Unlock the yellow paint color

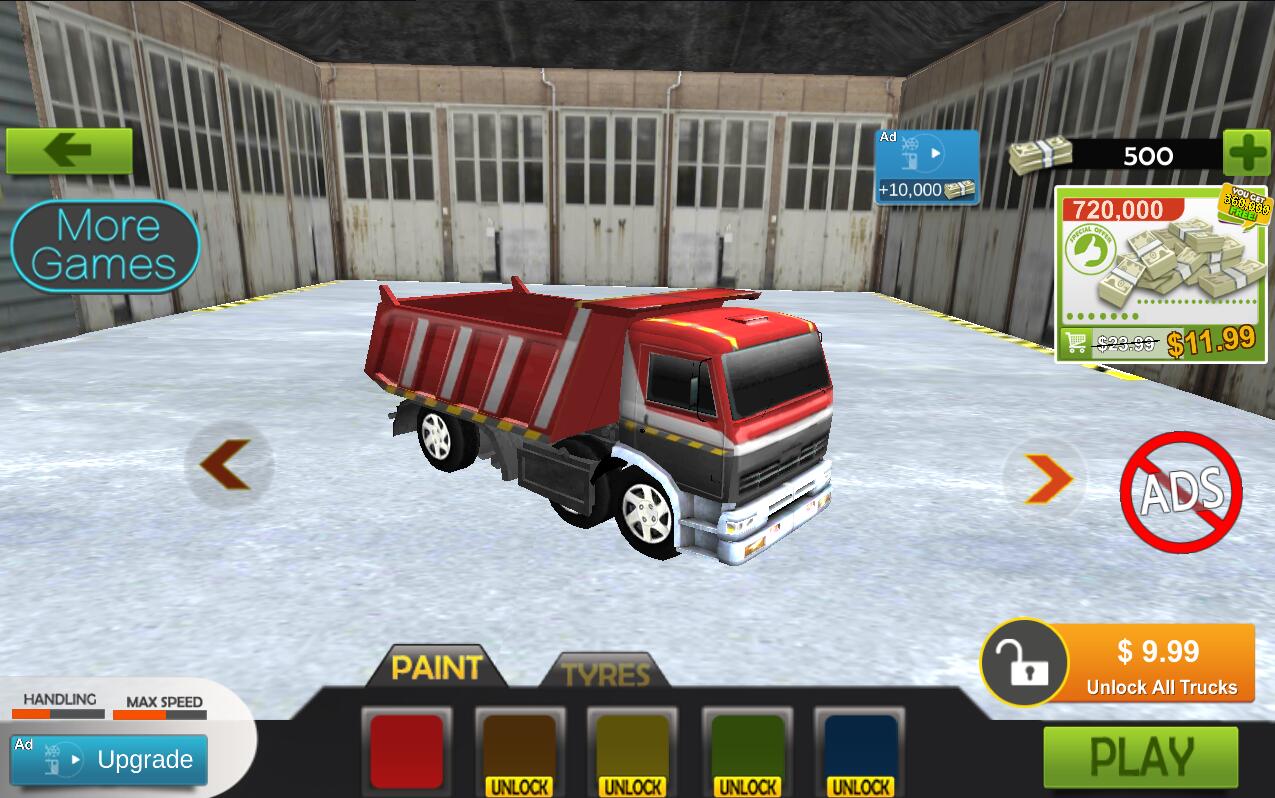[632, 754]
